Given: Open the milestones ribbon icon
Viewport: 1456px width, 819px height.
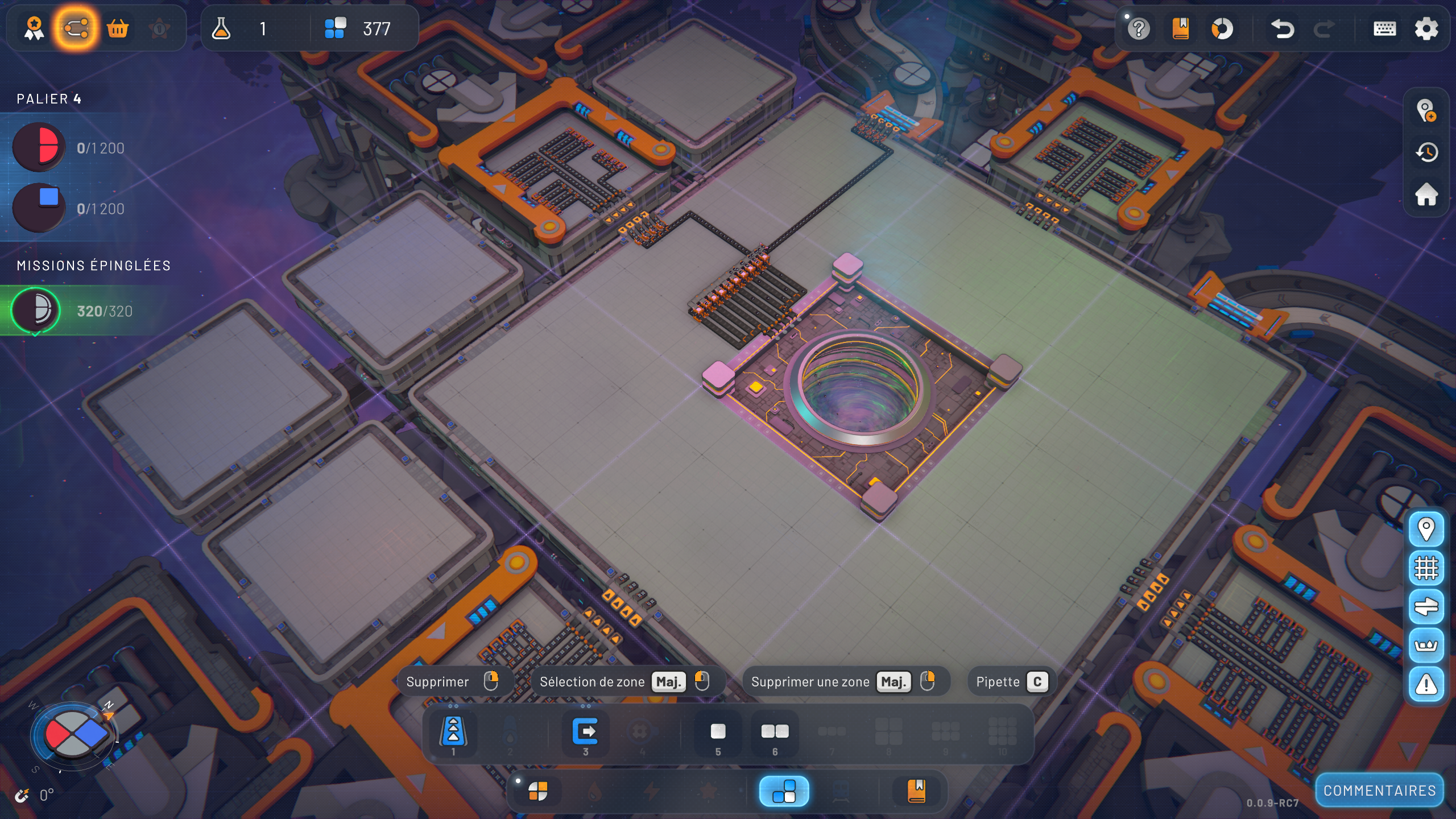Looking at the screenshot, I should tap(34, 28).
